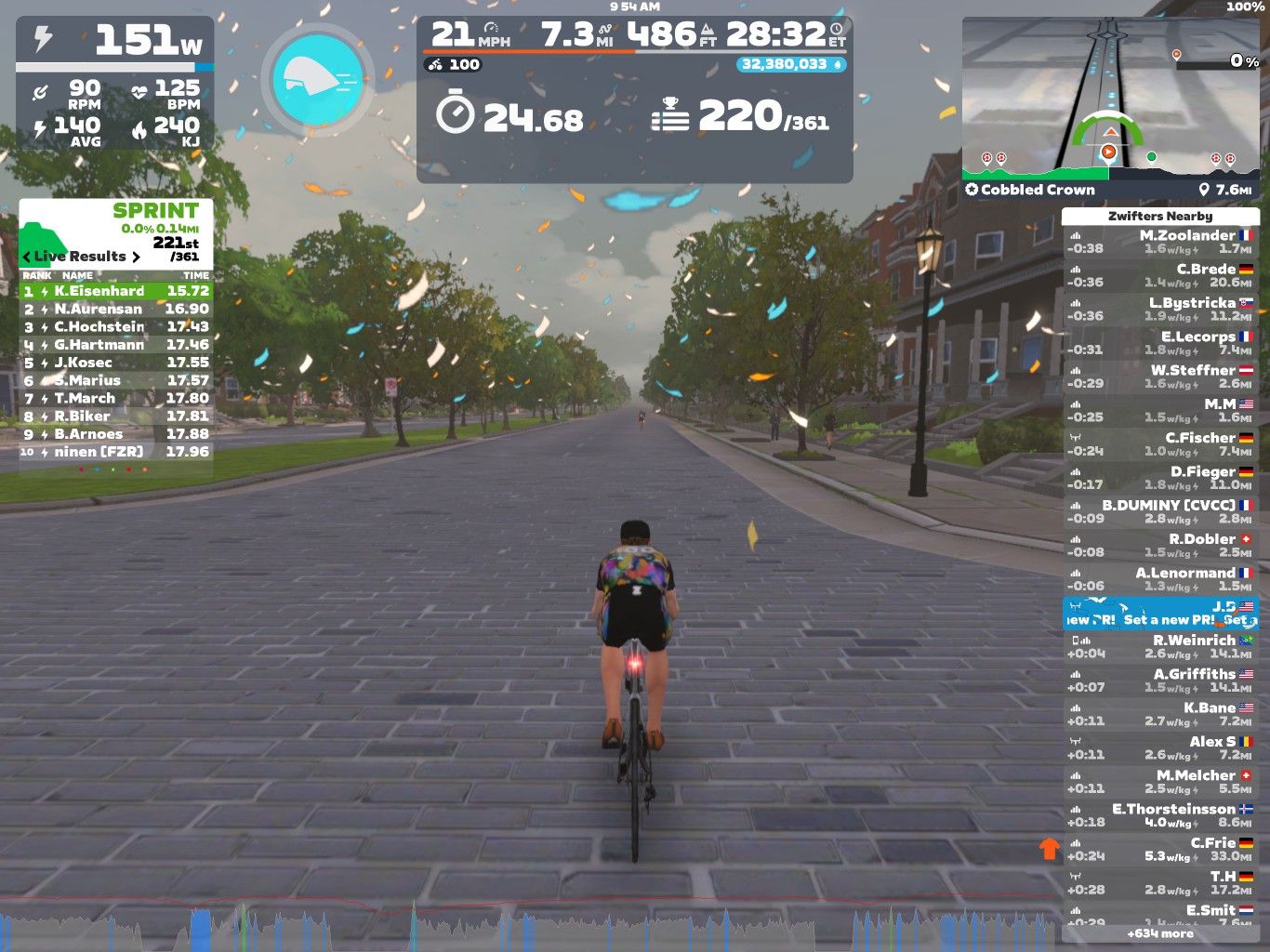Select K.Eisenhard in sprint leaderboard
Viewport: 1270px width, 952px height.
(x=116, y=291)
